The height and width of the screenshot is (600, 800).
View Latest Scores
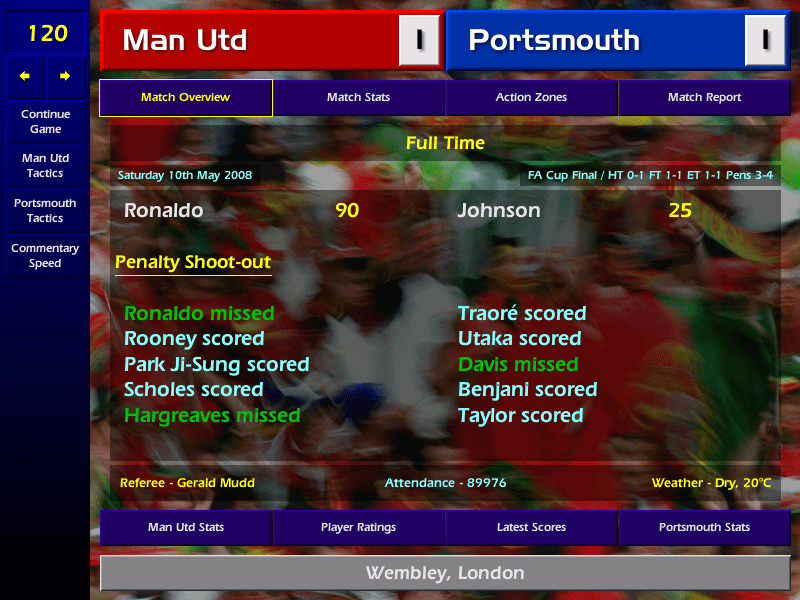tap(531, 527)
